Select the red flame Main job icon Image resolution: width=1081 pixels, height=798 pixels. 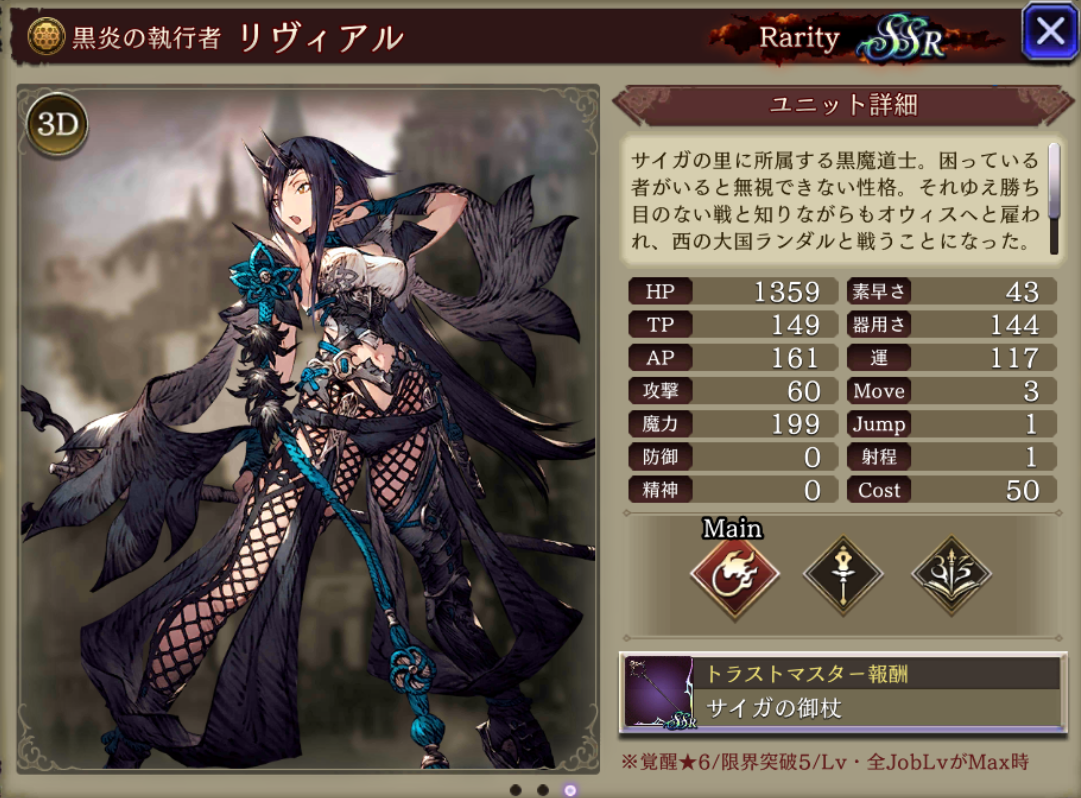pyautogui.click(x=734, y=575)
